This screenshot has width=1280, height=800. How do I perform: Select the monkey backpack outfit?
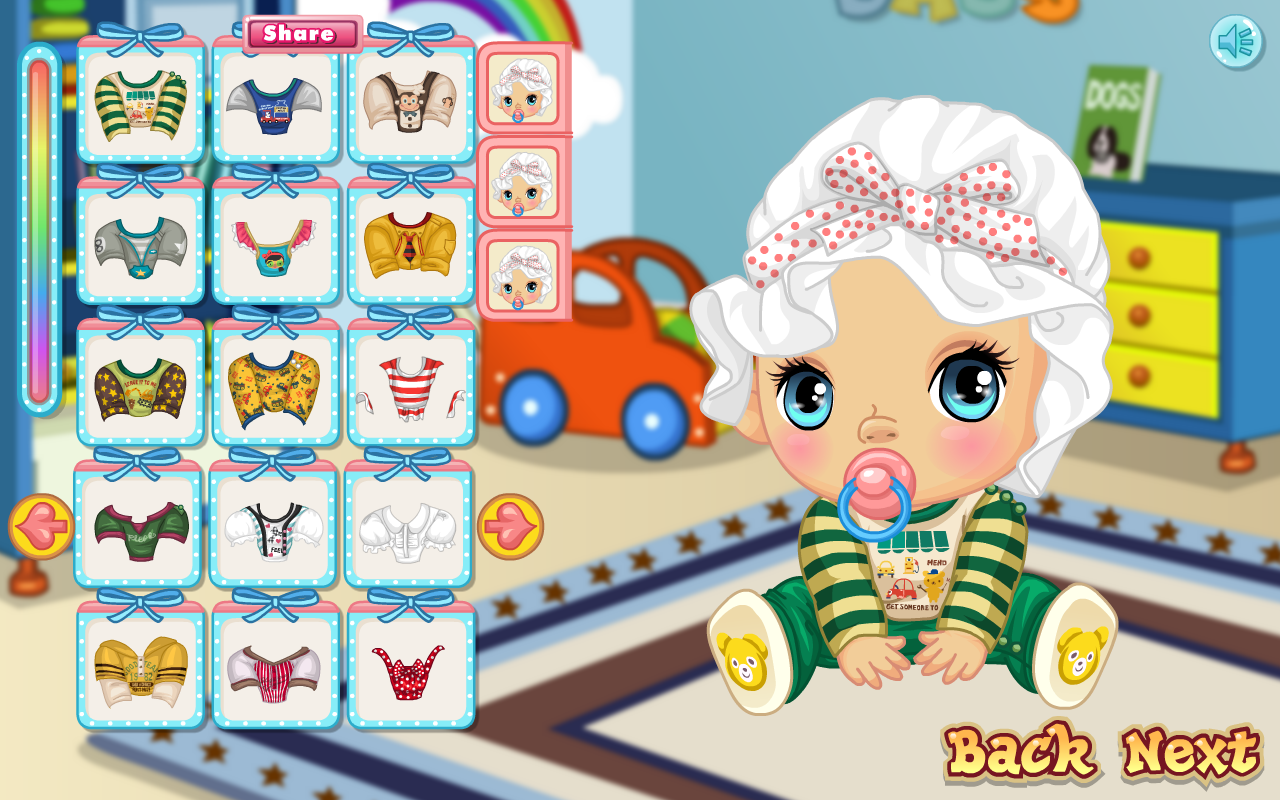(x=411, y=105)
